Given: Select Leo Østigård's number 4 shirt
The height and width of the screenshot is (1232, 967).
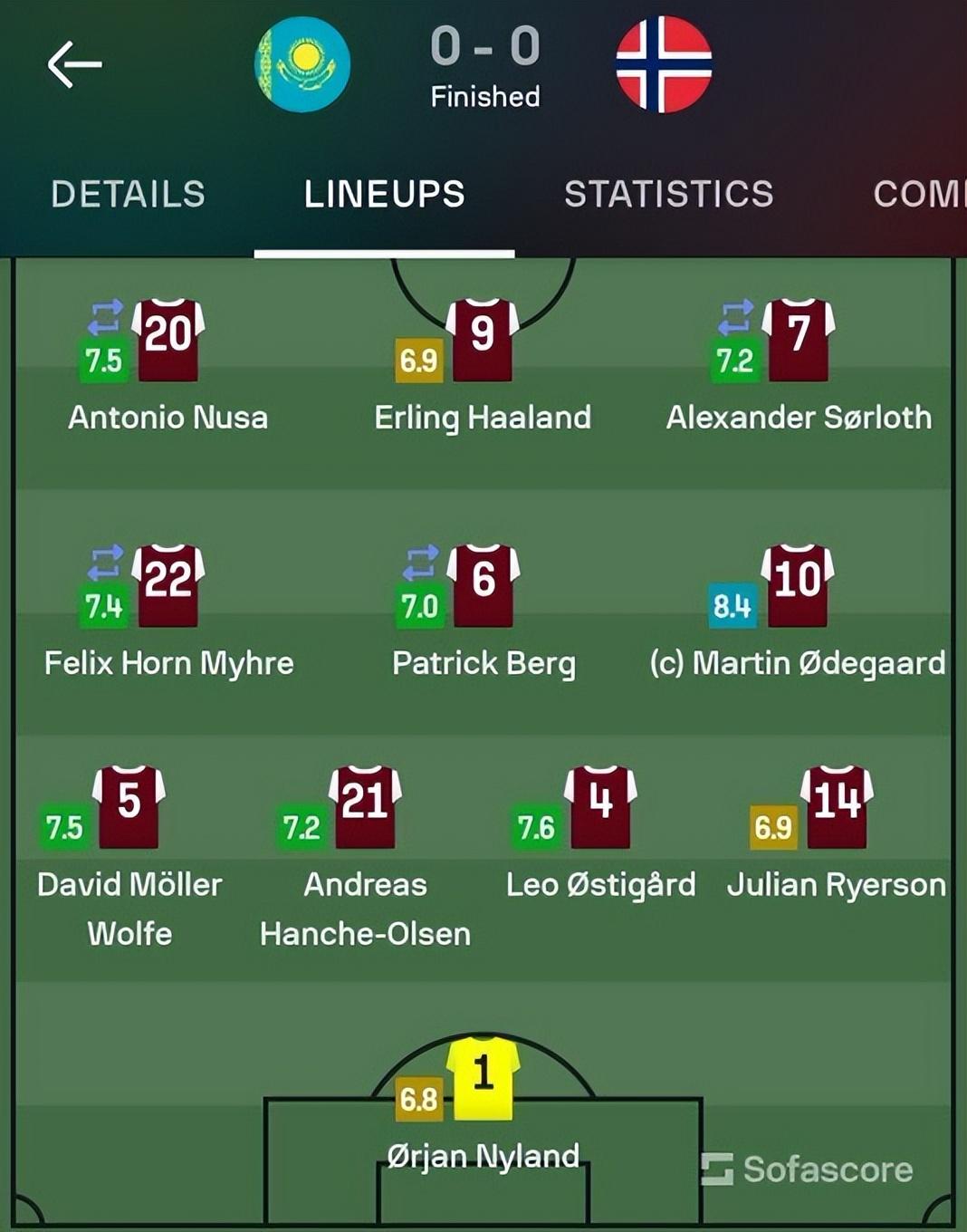Looking at the screenshot, I should [x=600, y=806].
